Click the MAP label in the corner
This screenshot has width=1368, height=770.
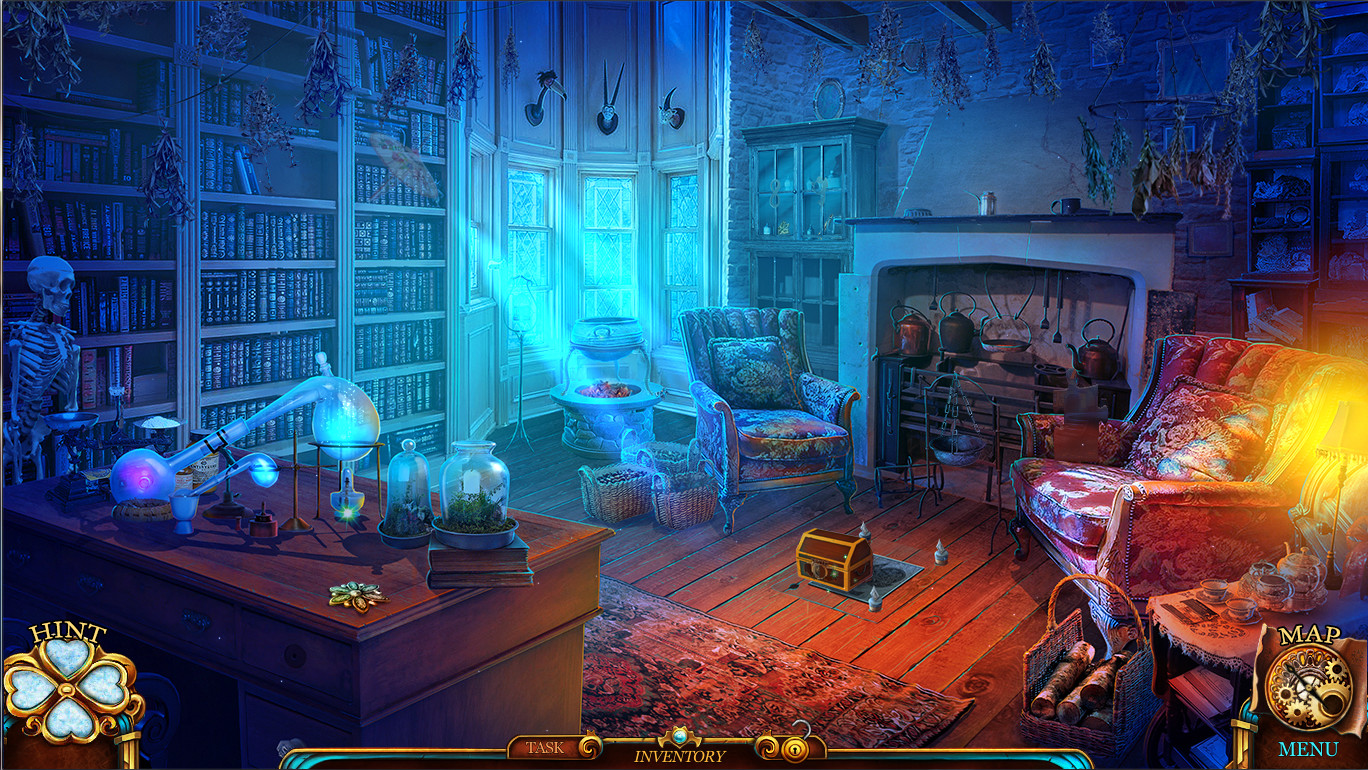[1312, 634]
